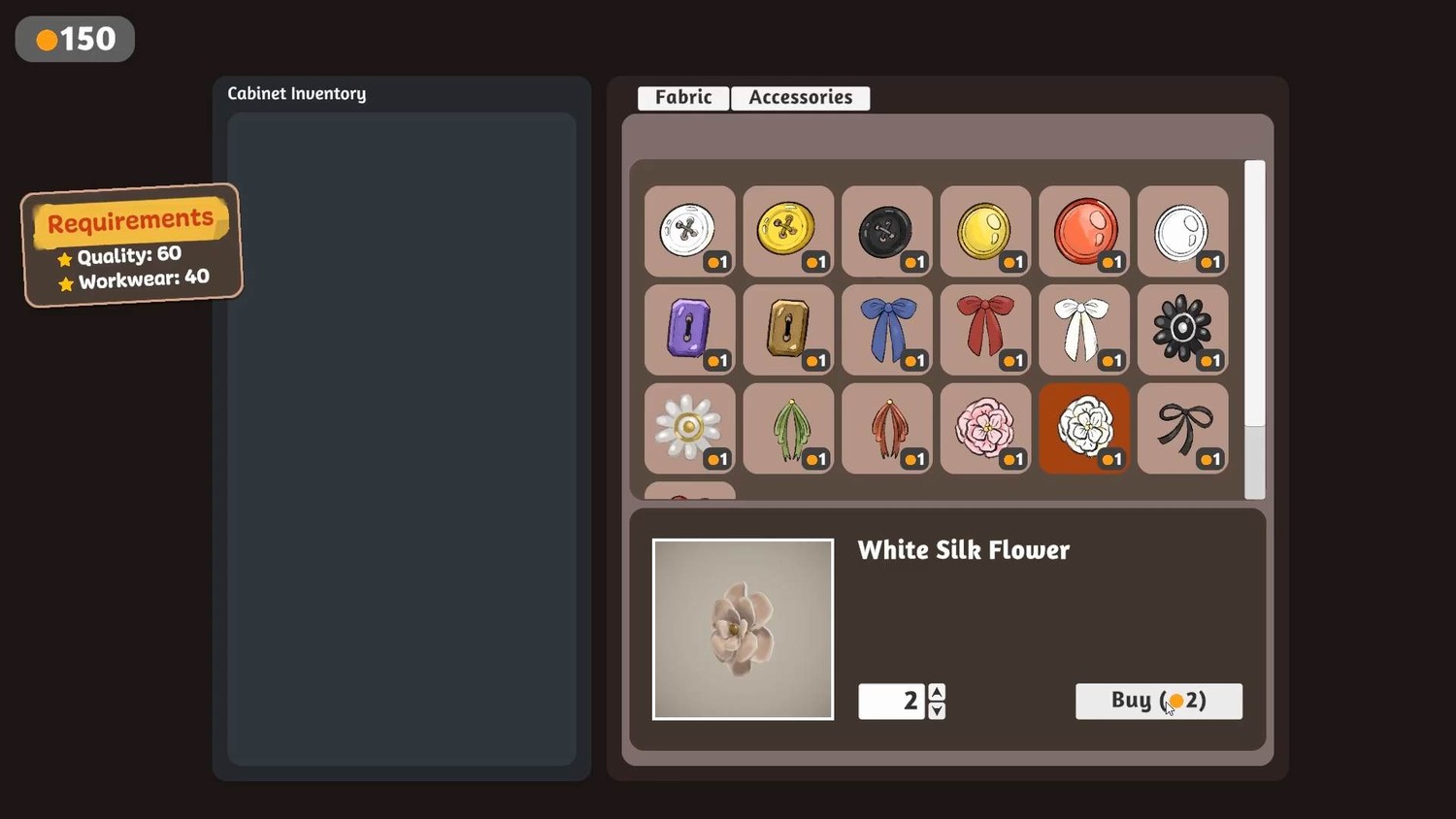Choose the pink silk flower

coord(985,428)
